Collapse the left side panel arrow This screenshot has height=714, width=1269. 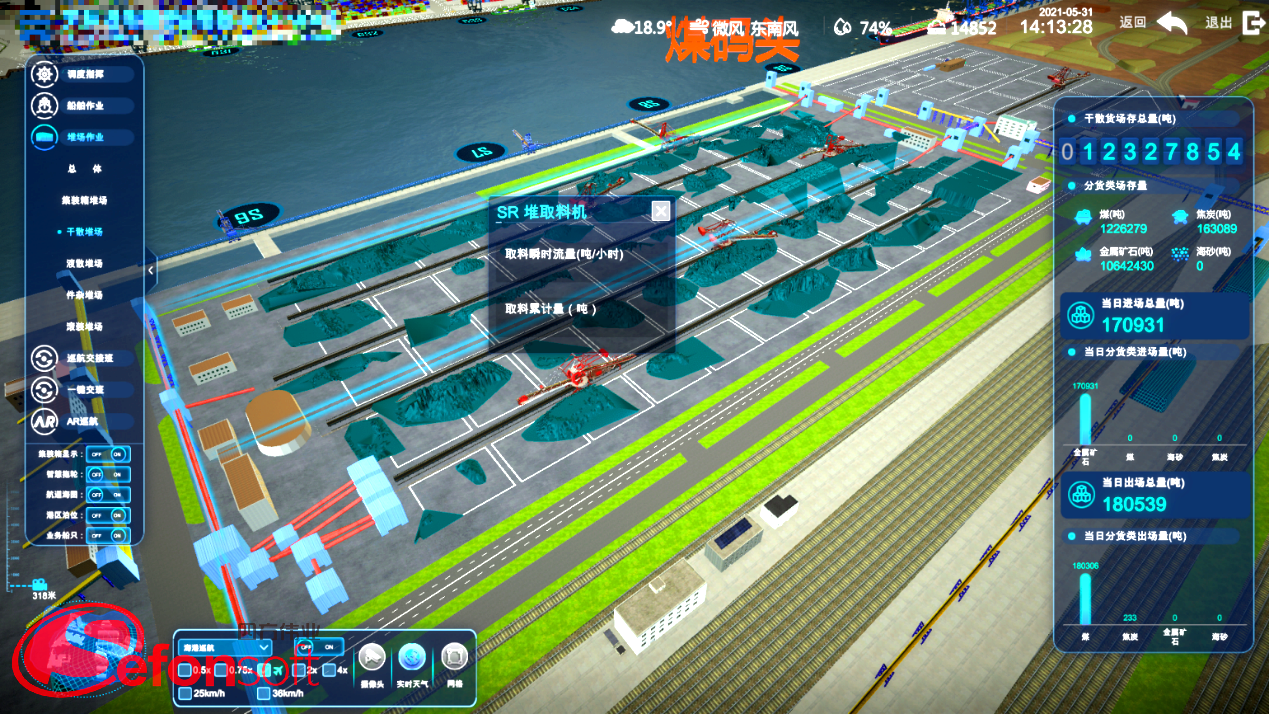pyautogui.click(x=150, y=270)
